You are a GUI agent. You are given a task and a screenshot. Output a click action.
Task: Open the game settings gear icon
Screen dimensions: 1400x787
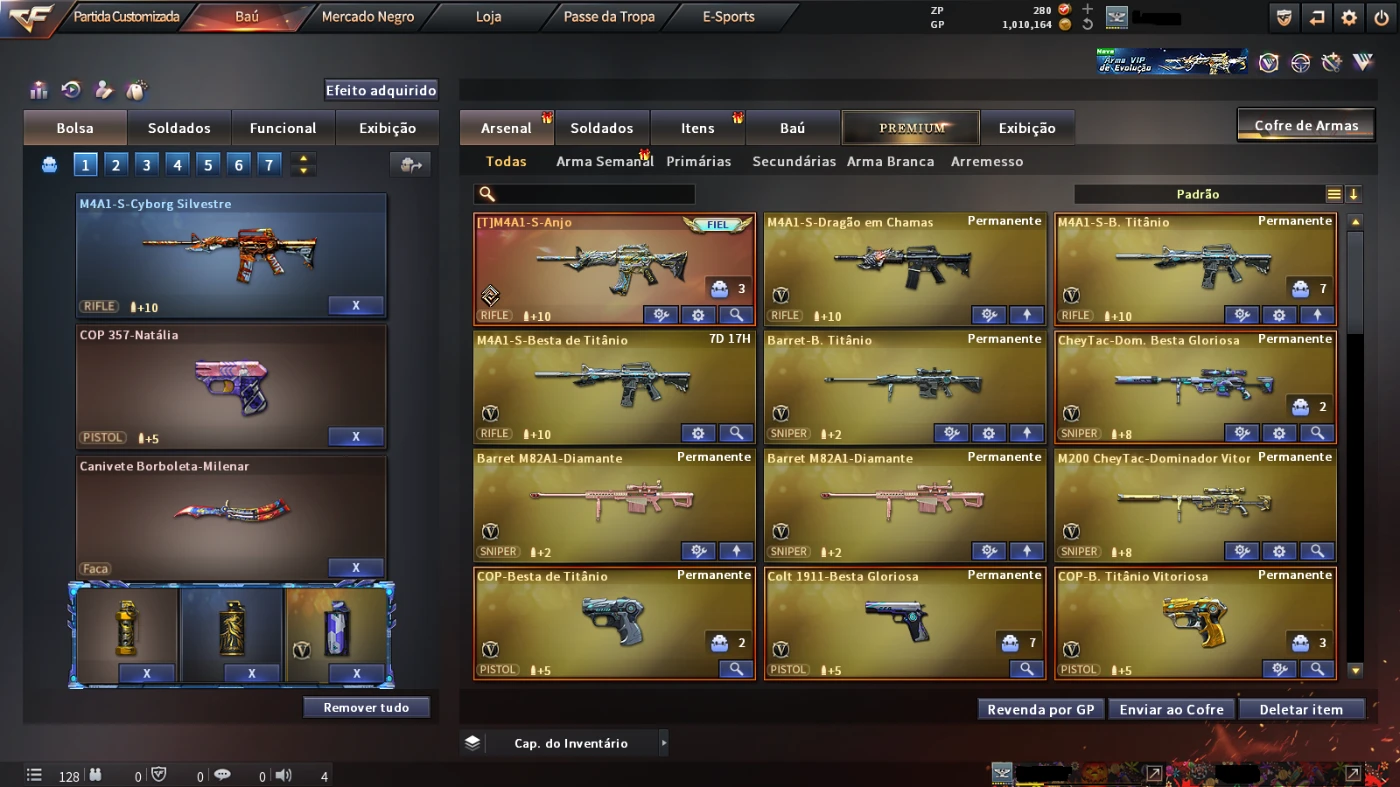1348,17
